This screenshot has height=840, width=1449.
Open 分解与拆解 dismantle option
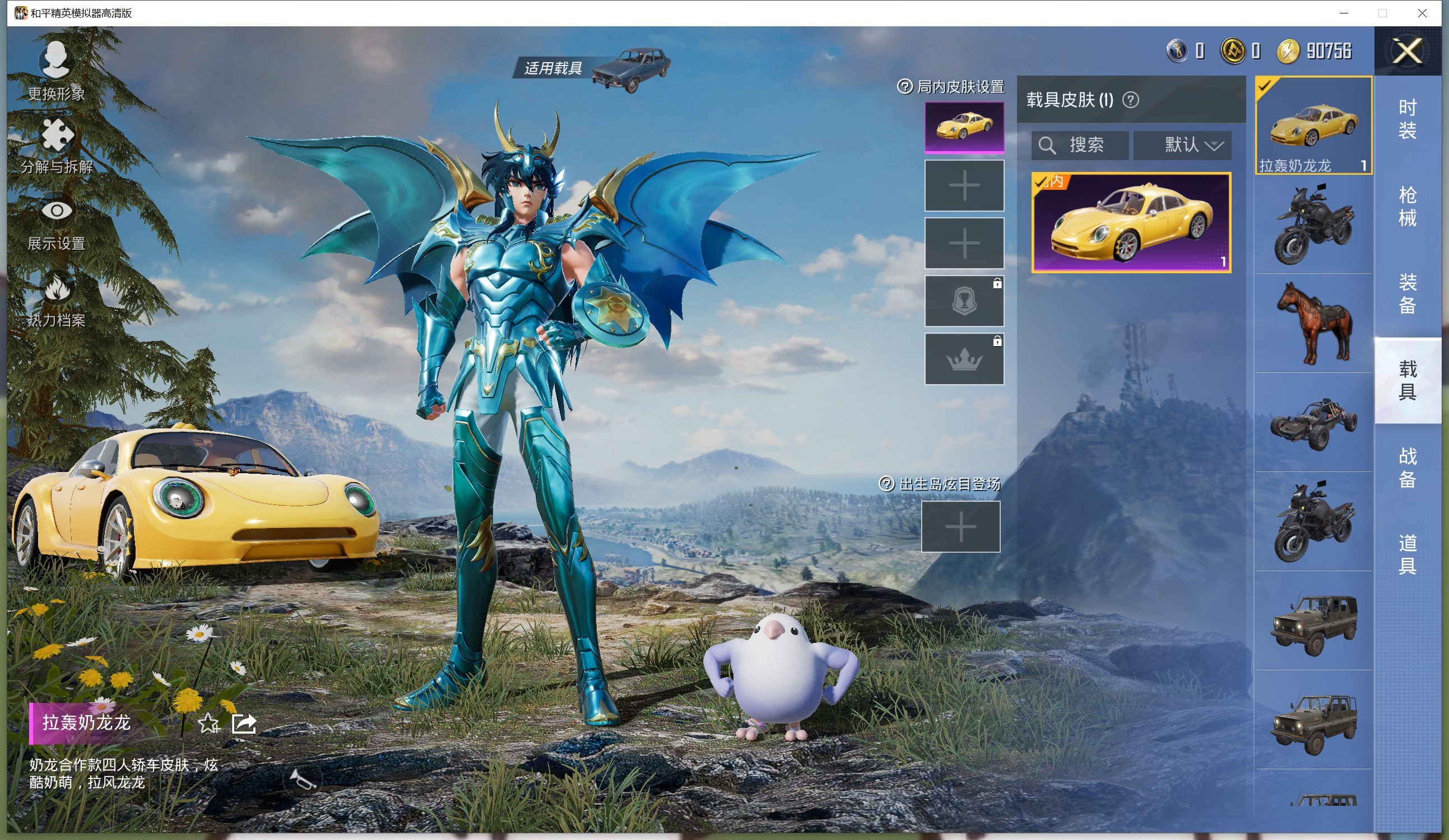[57, 146]
